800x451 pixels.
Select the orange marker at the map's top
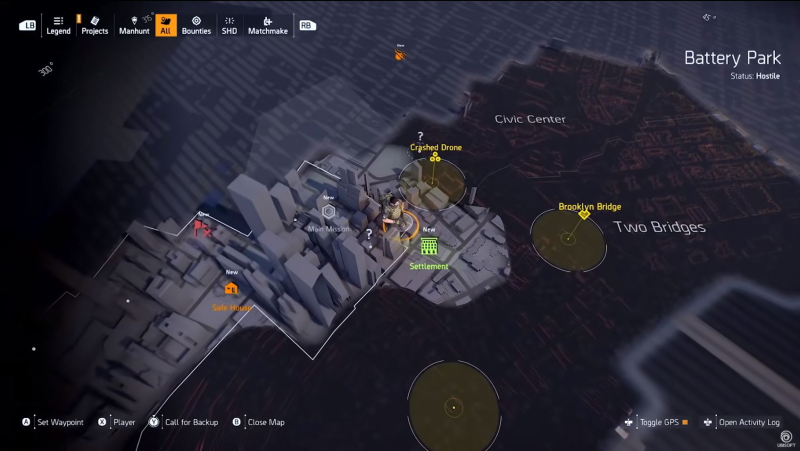[x=400, y=56]
